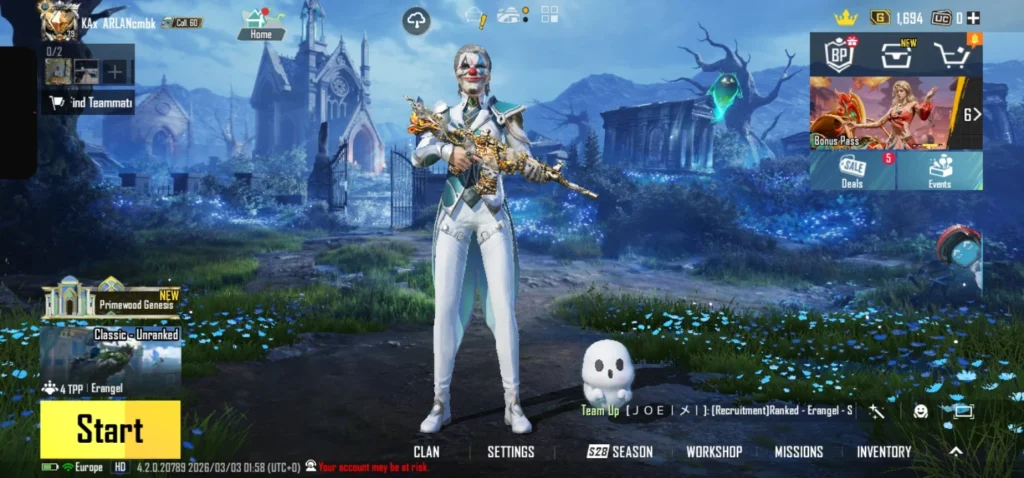Add a teammate with the plus slot
Viewport: 1024px width, 478px height.
tap(117, 71)
